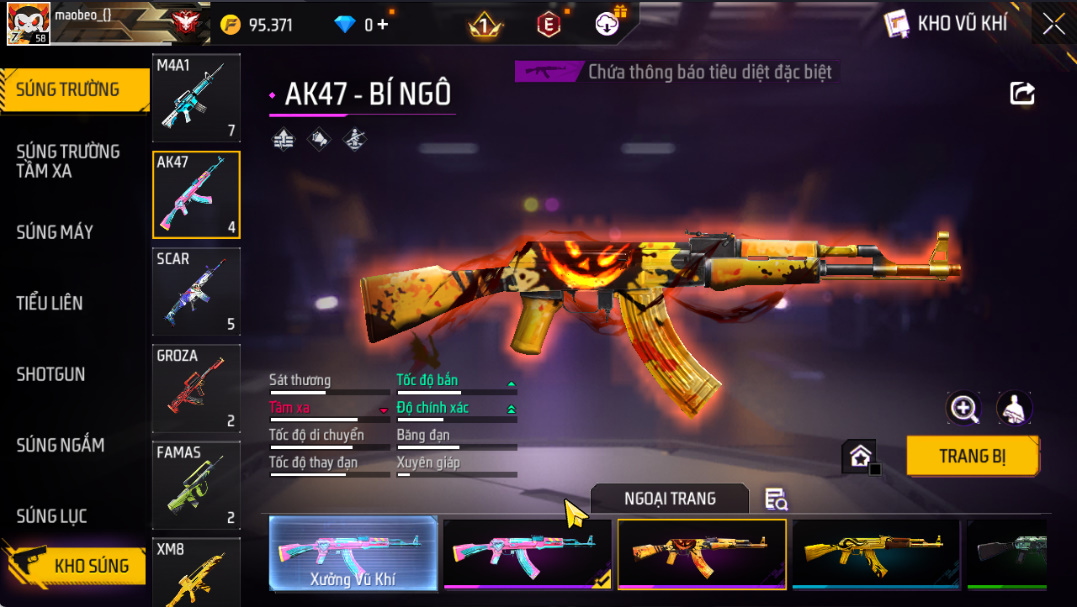Pick the GROZA weapon tile
The width and height of the screenshot is (1077, 607).
tap(196, 389)
